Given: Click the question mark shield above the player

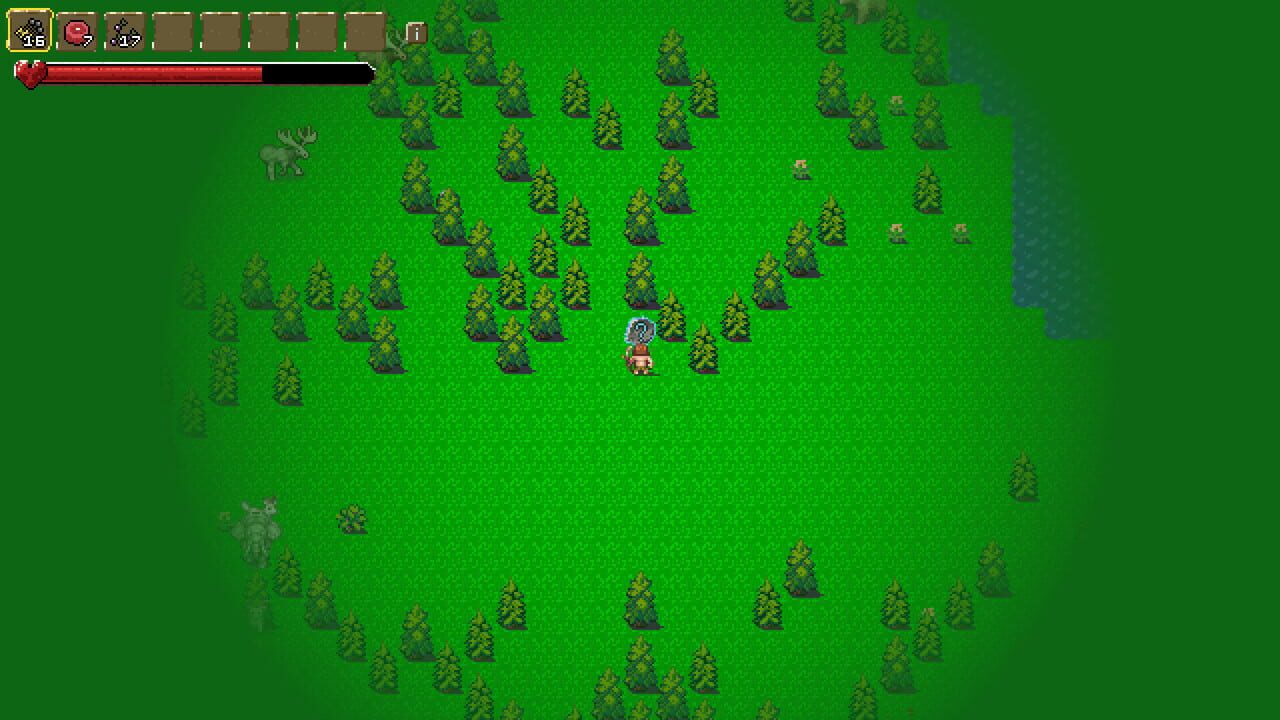Looking at the screenshot, I should (x=639, y=328).
